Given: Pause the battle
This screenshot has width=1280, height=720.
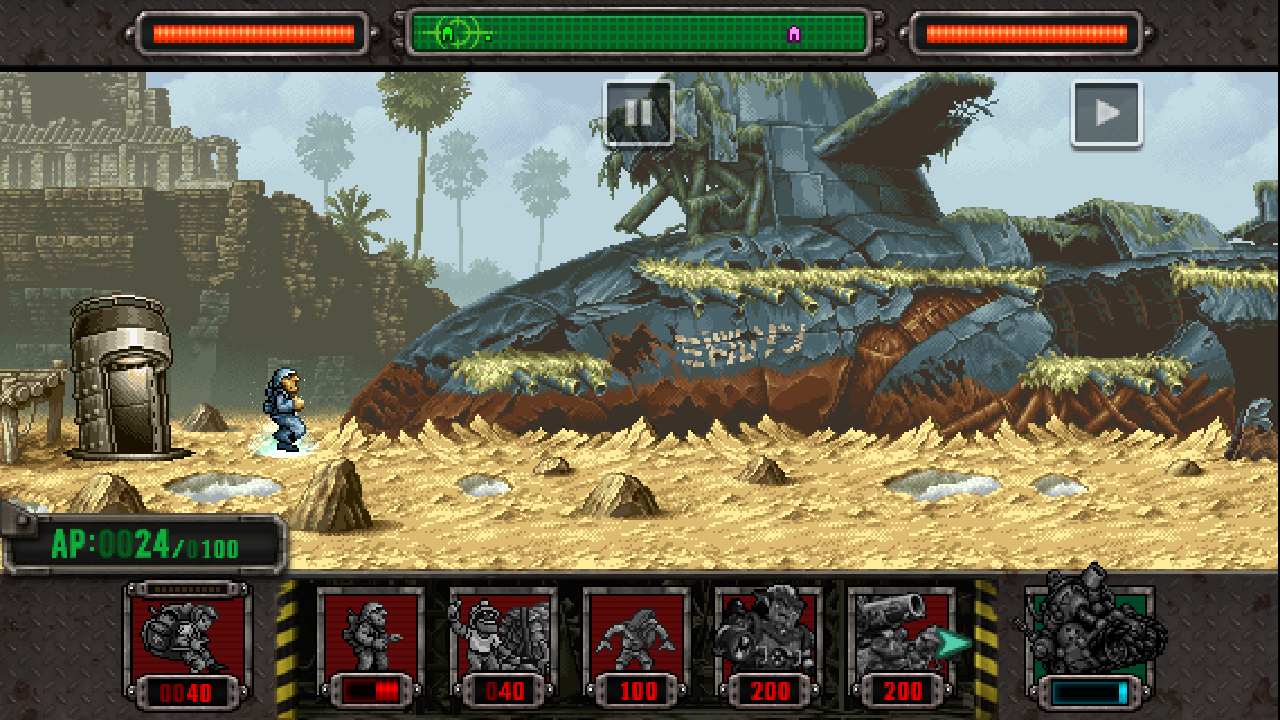Looking at the screenshot, I should click(638, 113).
